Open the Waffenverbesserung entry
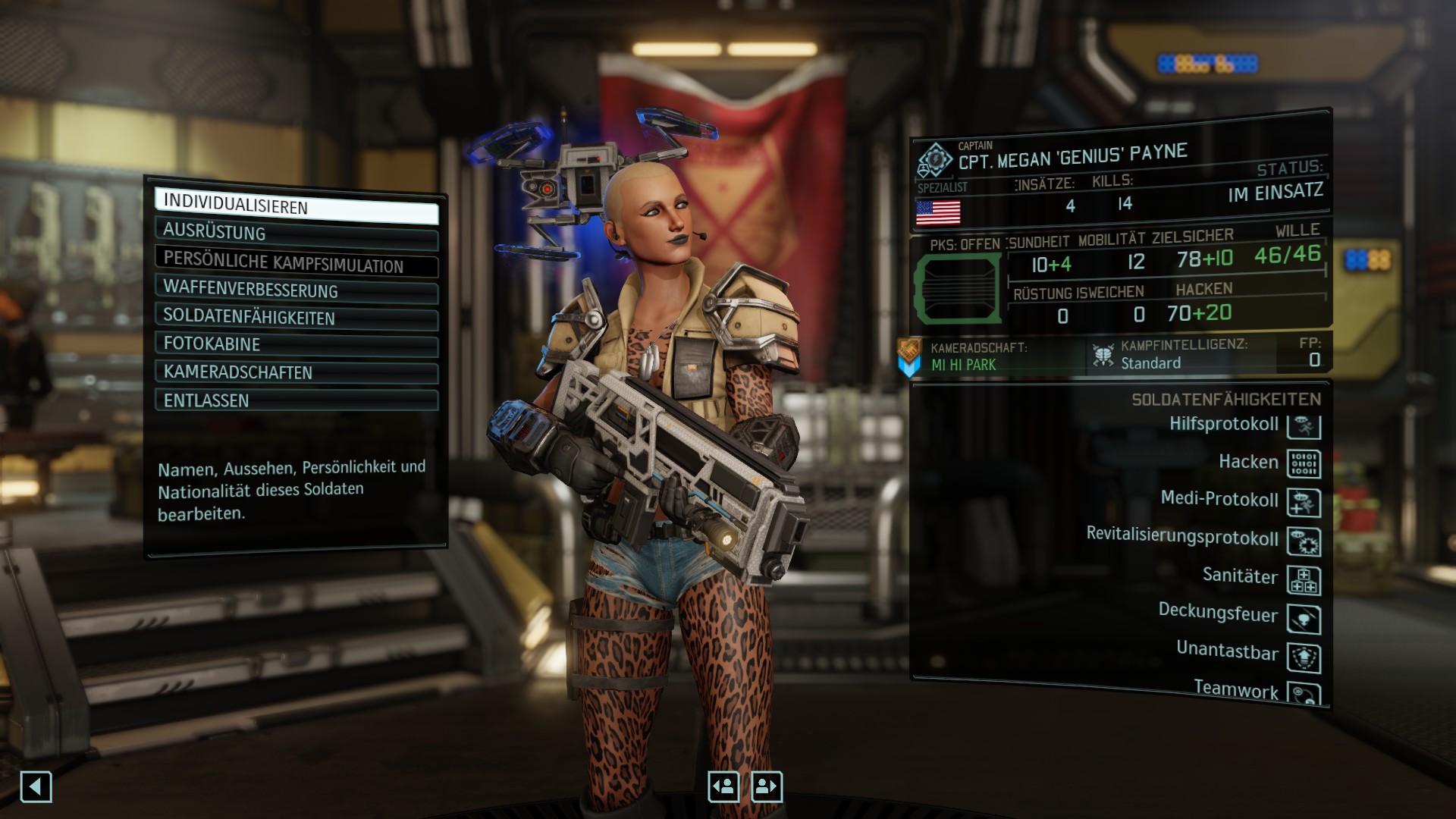Viewport: 1456px width, 819px height. tap(296, 290)
